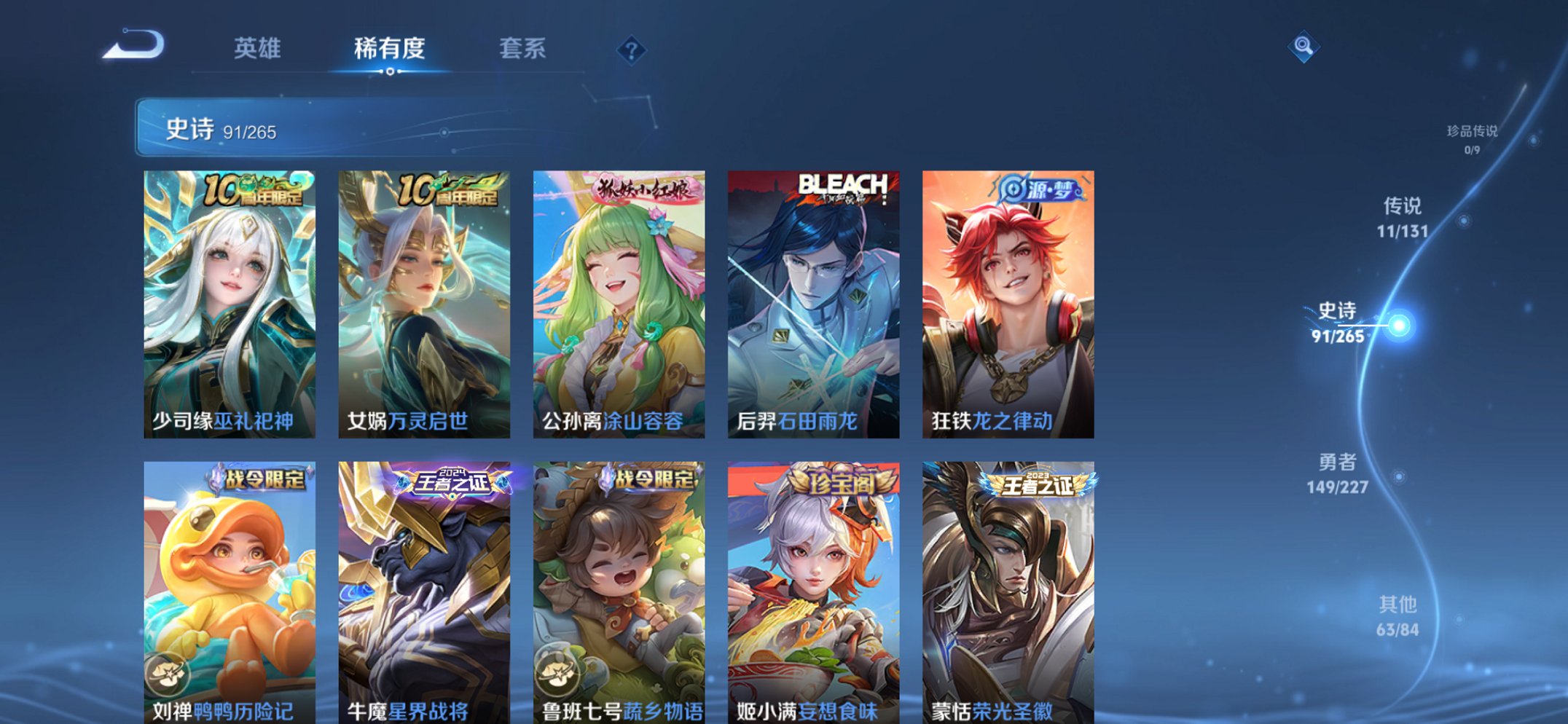
Task: Click the question mark help icon beside tabs
Action: click(632, 50)
